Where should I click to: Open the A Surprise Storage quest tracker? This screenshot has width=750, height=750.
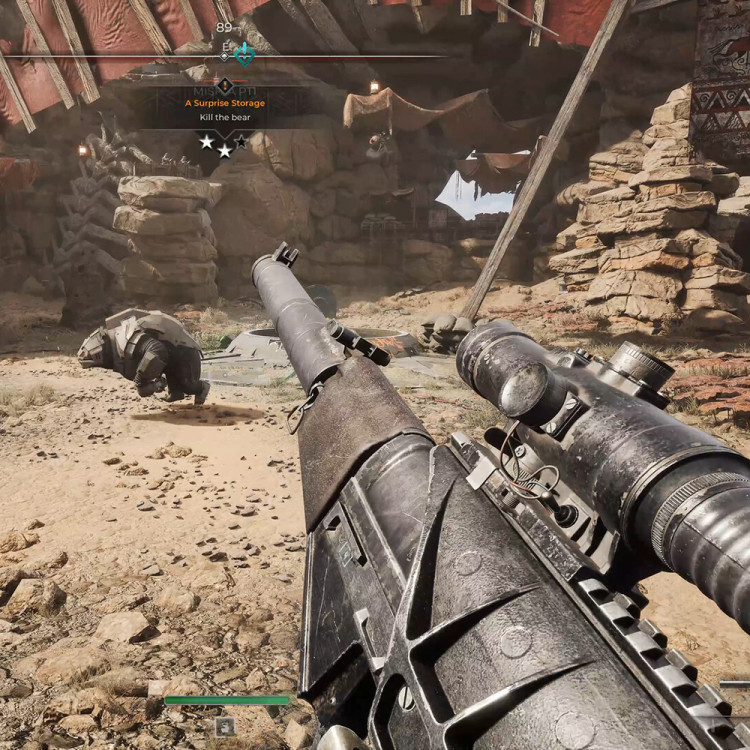[225, 104]
